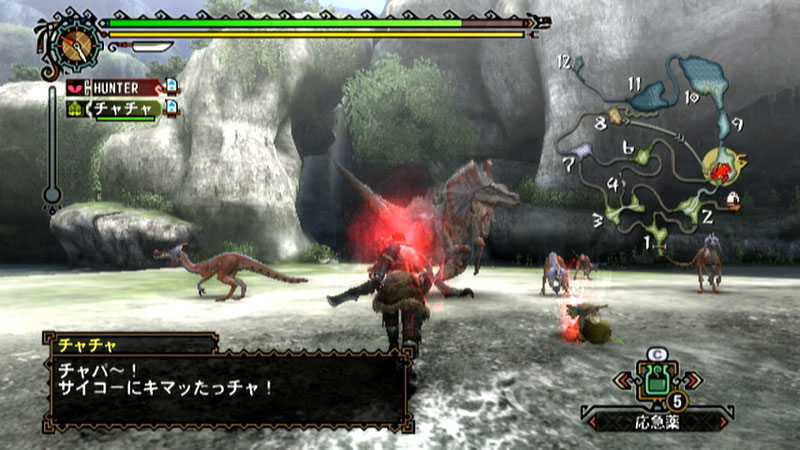Click the red monster marker on the minimap
The width and height of the screenshot is (800, 450).
[x=721, y=171]
